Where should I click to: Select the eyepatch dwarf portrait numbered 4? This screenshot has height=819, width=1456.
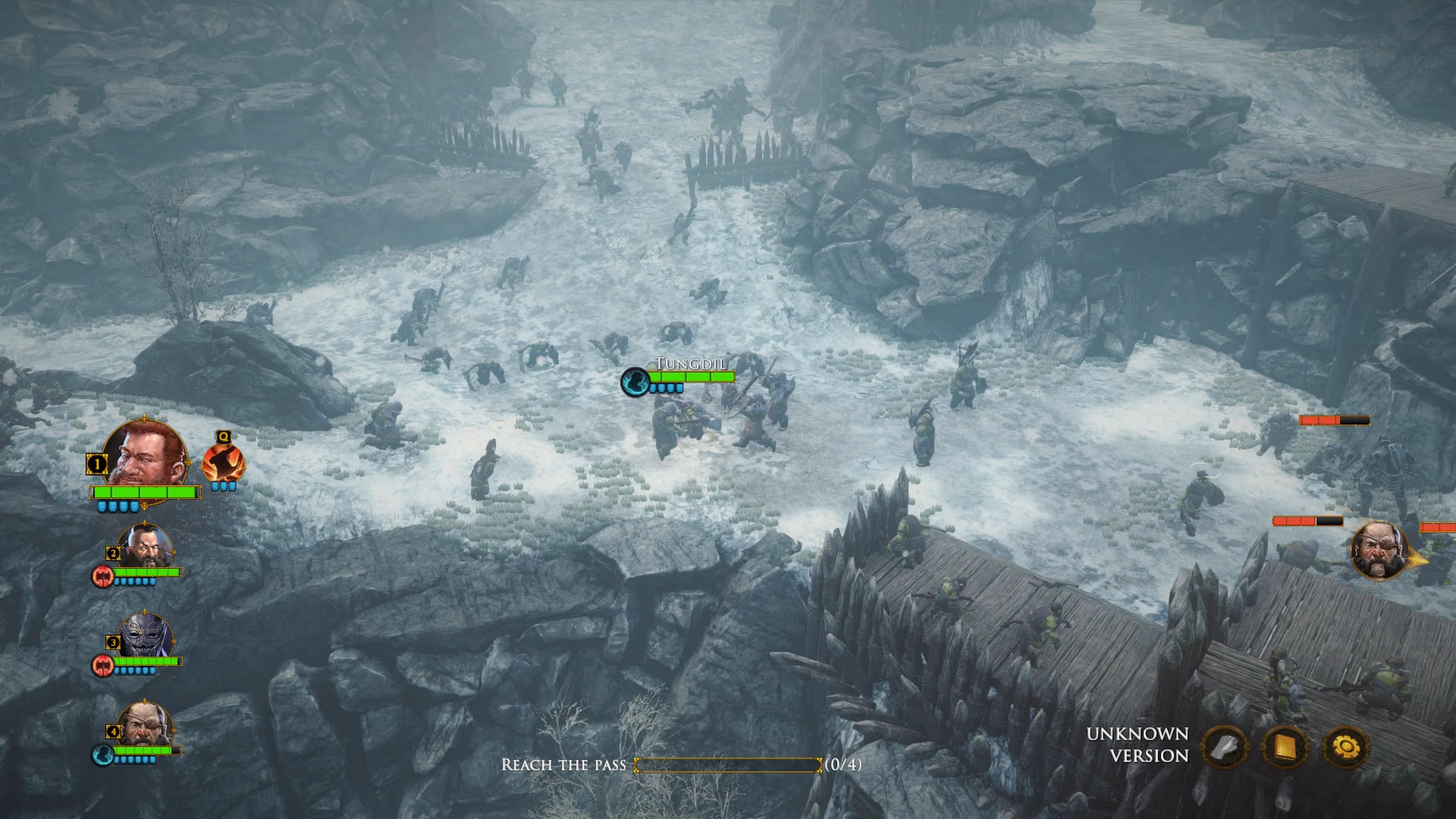(x=144, y=725)
